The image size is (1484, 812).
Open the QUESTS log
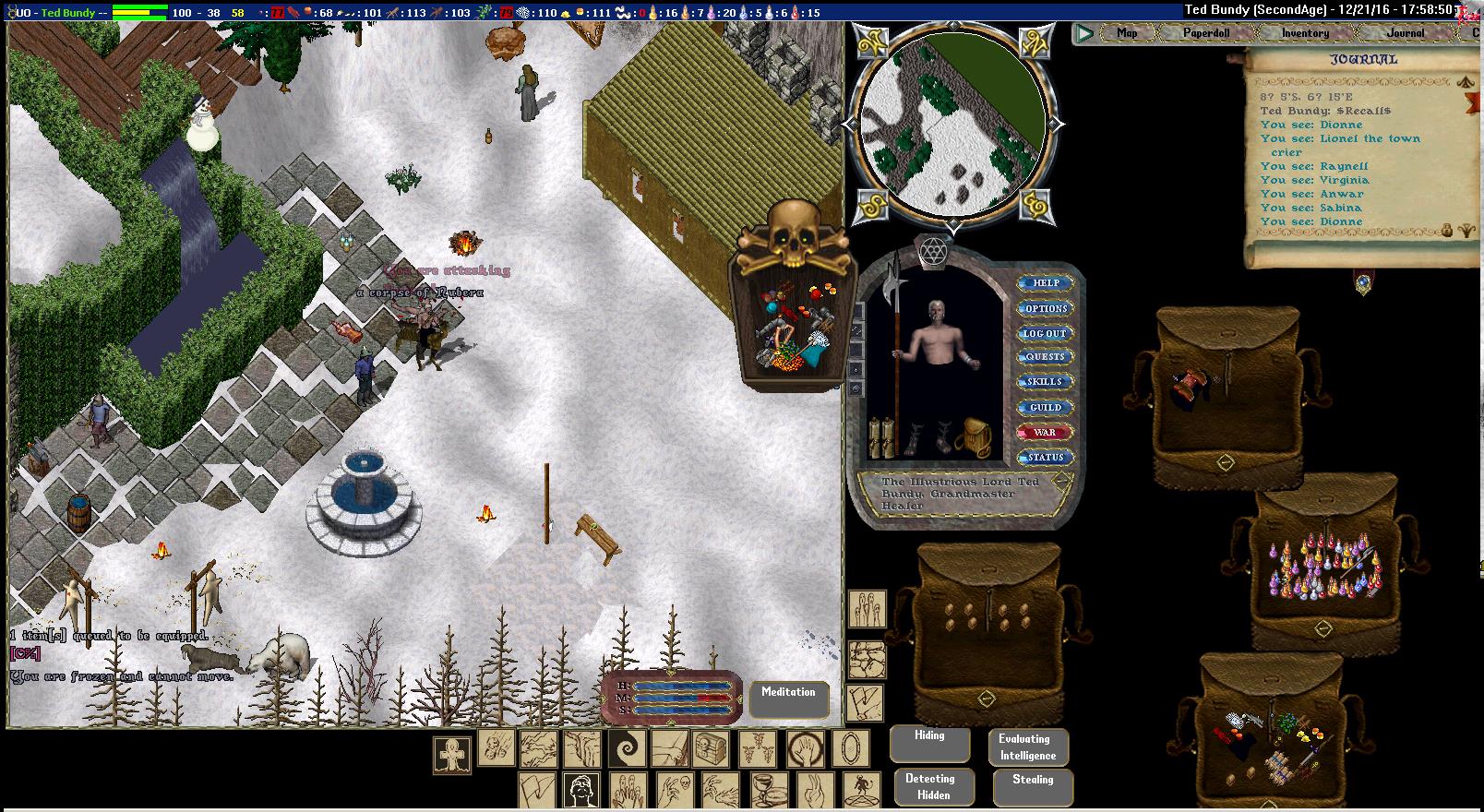click(1045, 357)
